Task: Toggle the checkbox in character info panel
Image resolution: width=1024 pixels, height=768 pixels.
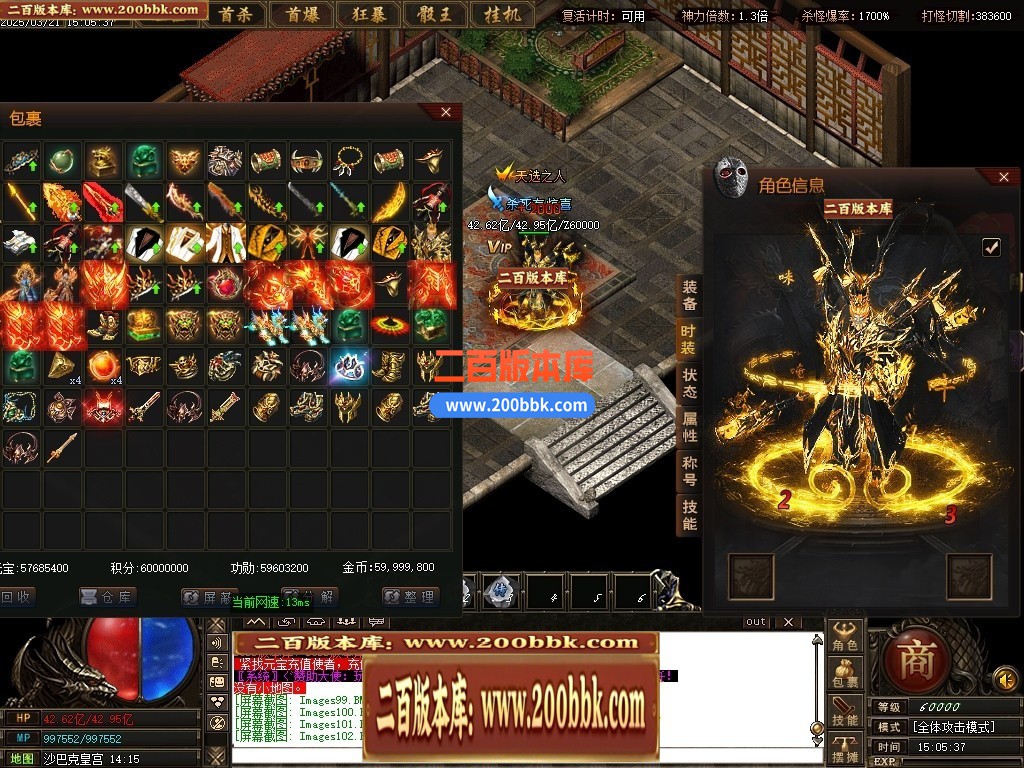Action: pos(991,246)
